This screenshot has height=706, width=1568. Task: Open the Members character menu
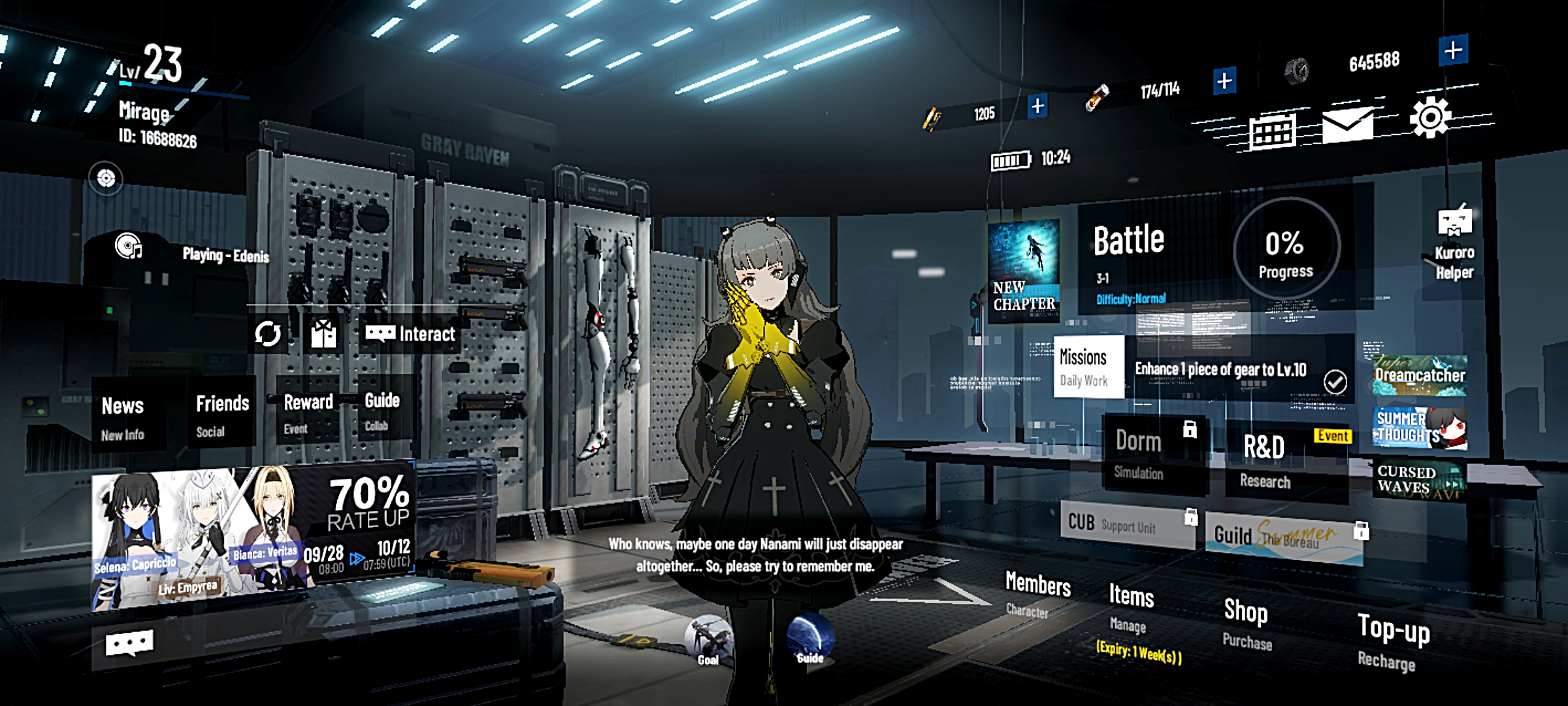click(1037, 592)
